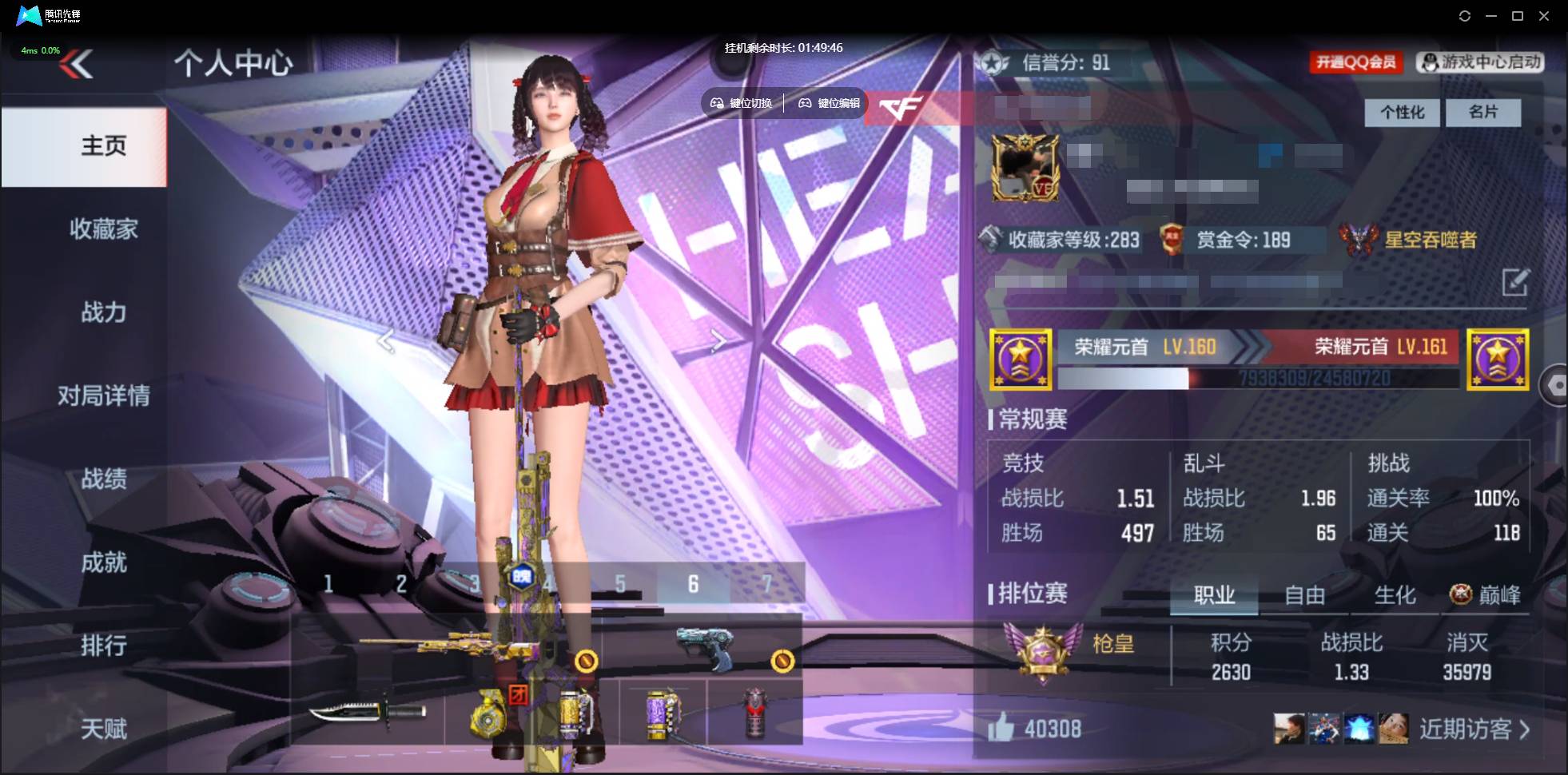Open the 键位编辑 key binding editor

[x=829, y=102]
